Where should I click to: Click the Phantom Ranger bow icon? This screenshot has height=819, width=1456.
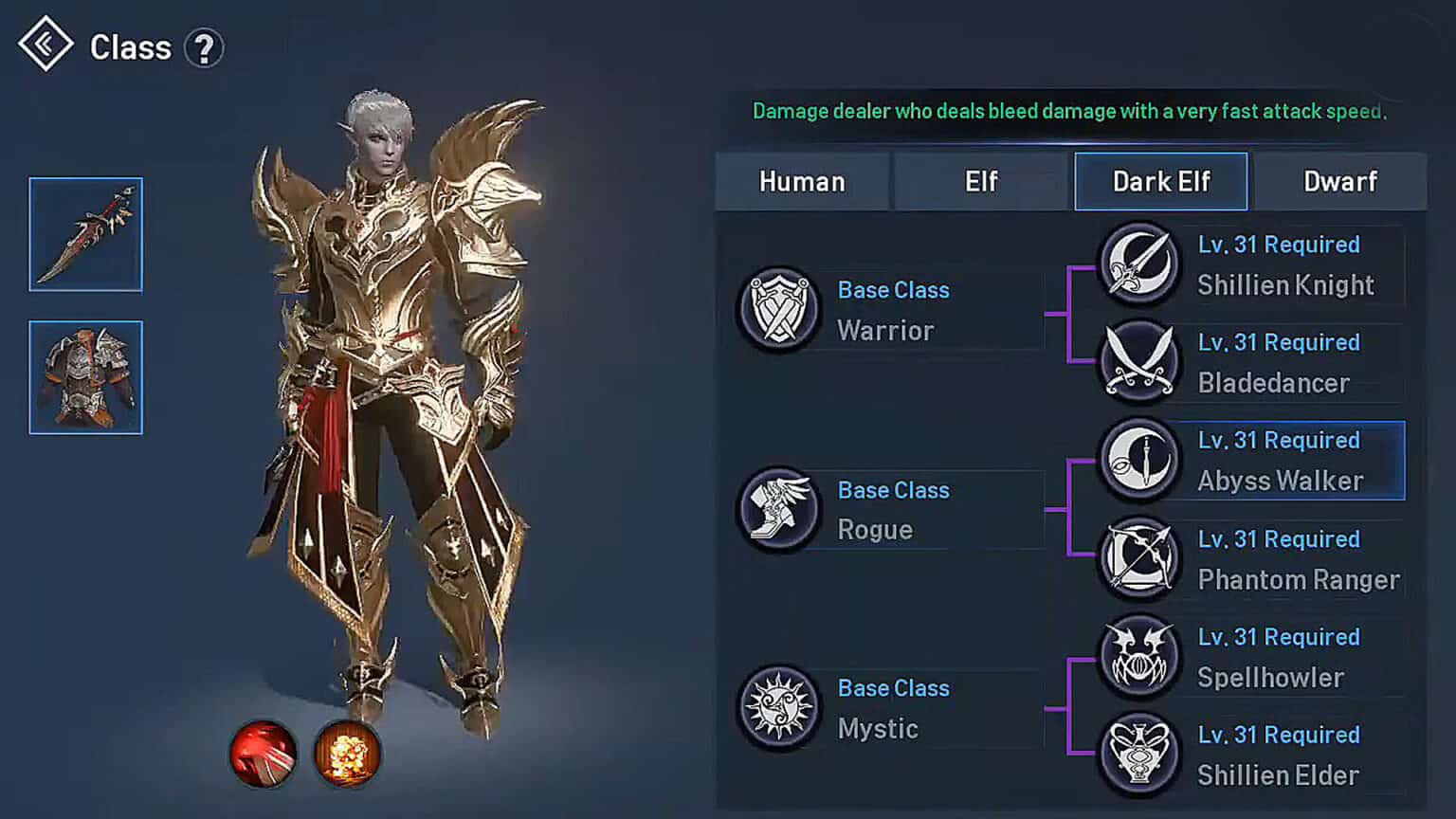[1137, 560]
